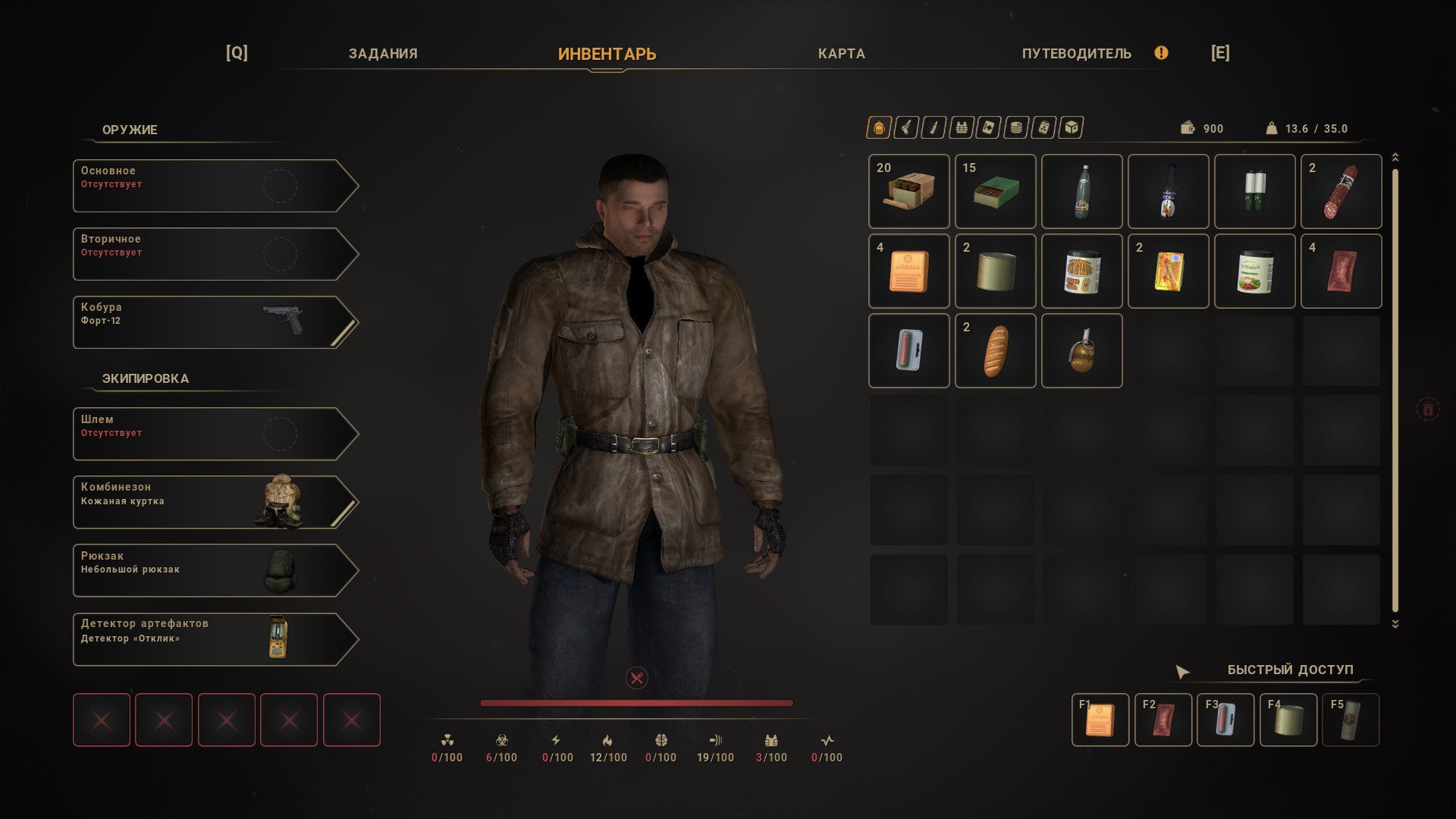The height and width of the screenshot is (819, 1456).
Task: Select the bread loaf stack
Action: [x=995, y=350]
